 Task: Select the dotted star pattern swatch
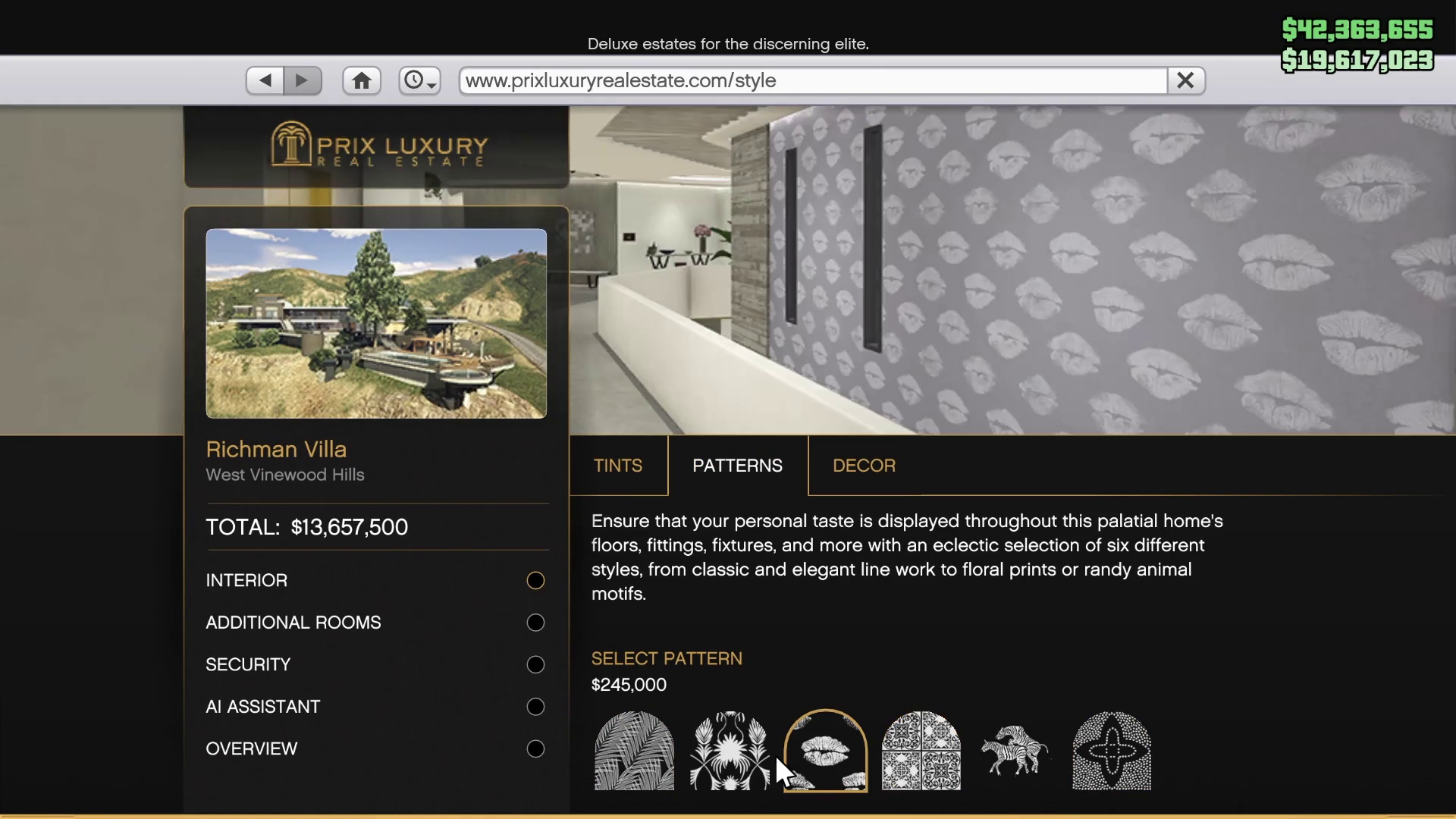(1112, 751)
